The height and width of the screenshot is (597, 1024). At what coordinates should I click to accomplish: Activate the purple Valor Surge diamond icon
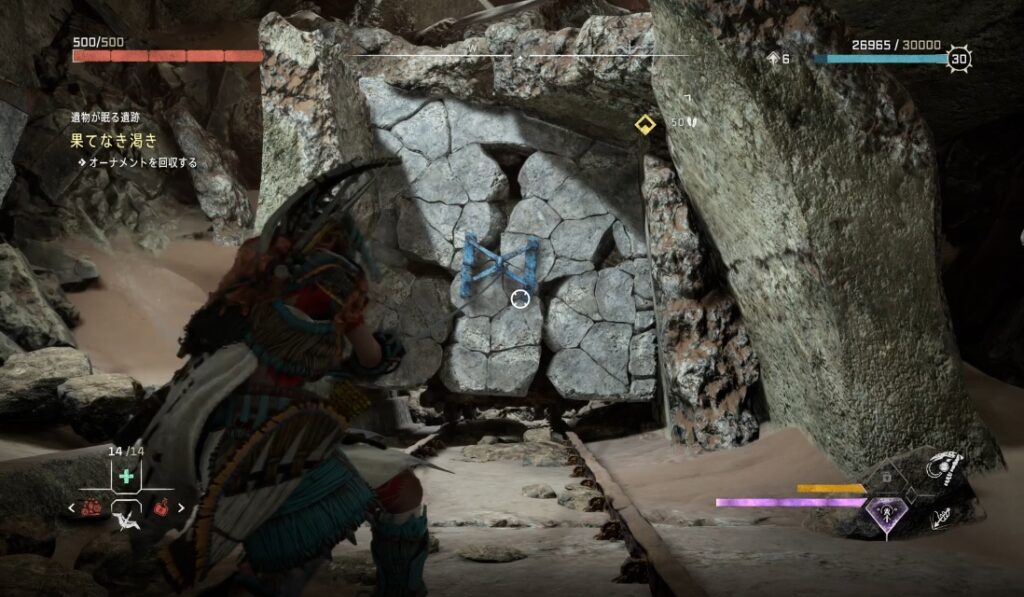[885, 514]
